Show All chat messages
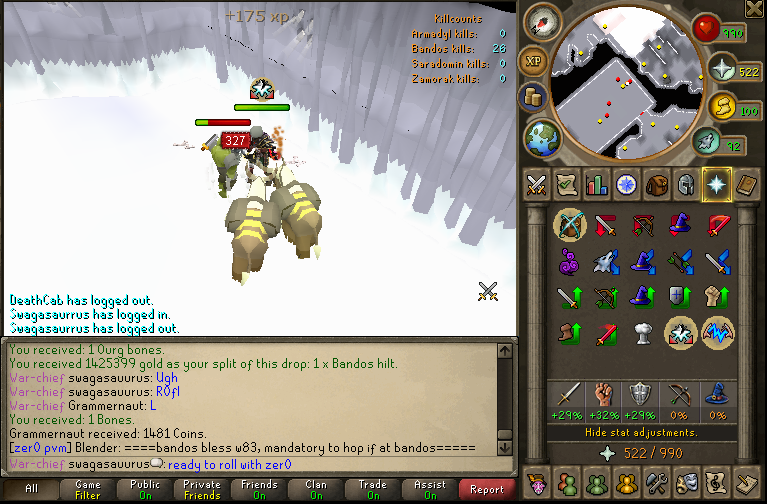767x504 pixels. [31, 489]
